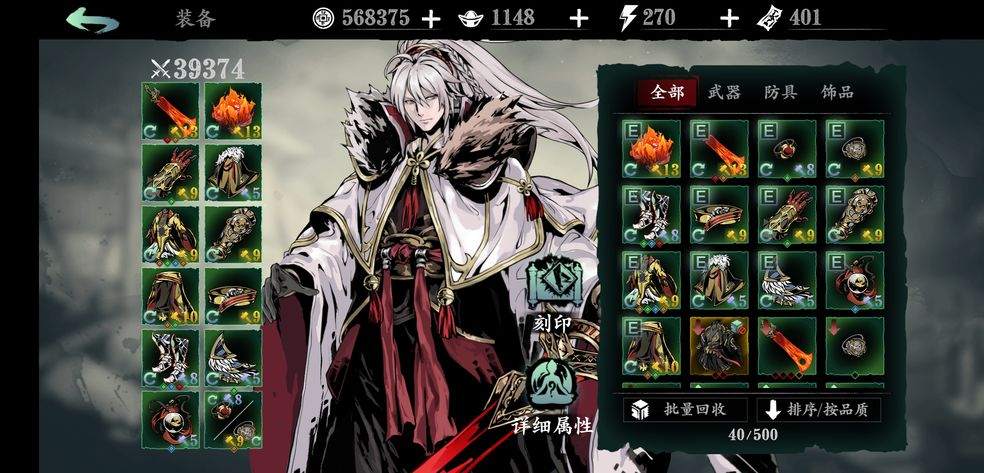984x473 pixels.
Task: Switch to the 防具 armor tab
Action: [x=780, y=93]
